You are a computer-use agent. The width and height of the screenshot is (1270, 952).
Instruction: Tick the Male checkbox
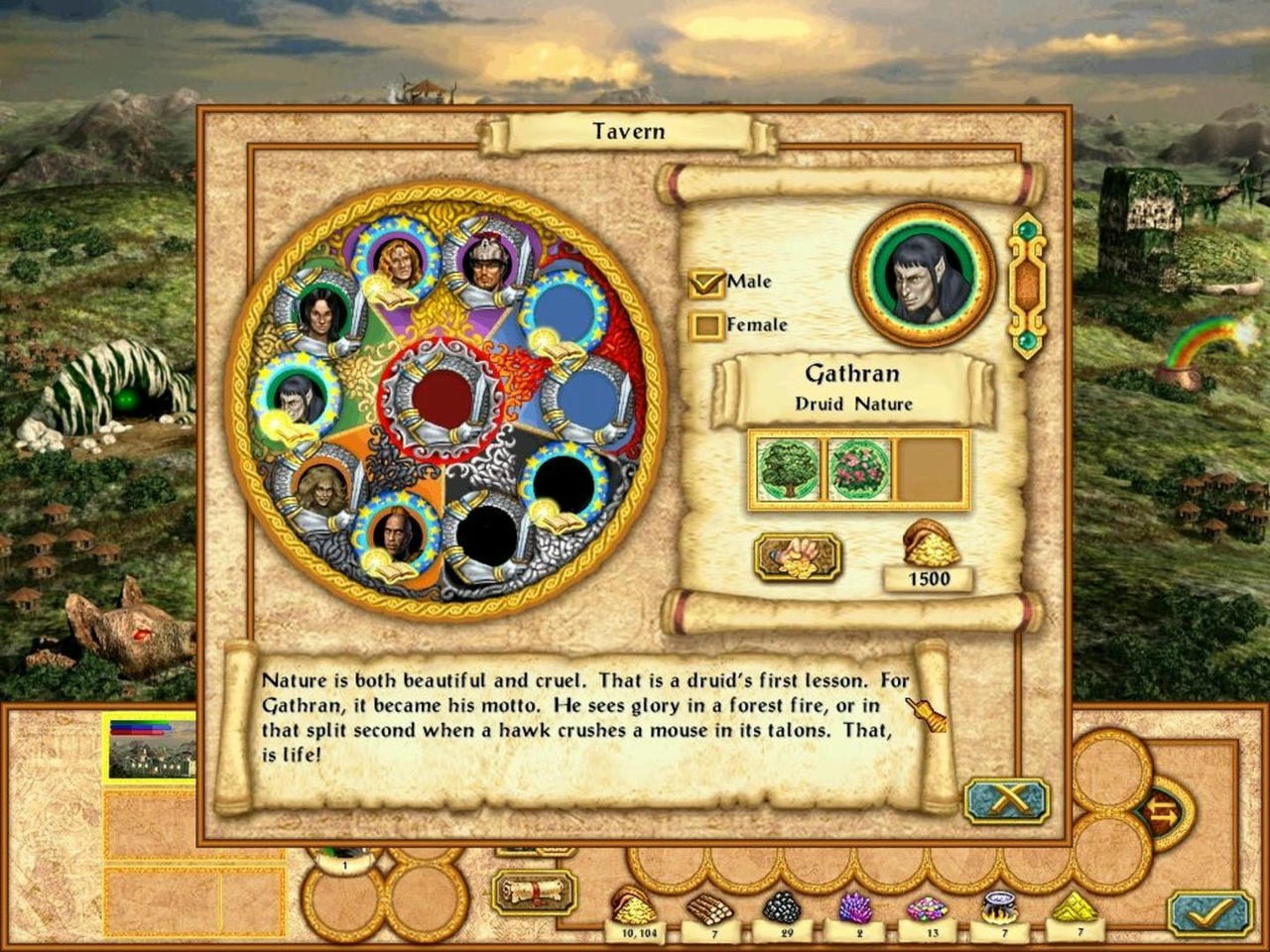pyautogui.click(x=706, y=283)
